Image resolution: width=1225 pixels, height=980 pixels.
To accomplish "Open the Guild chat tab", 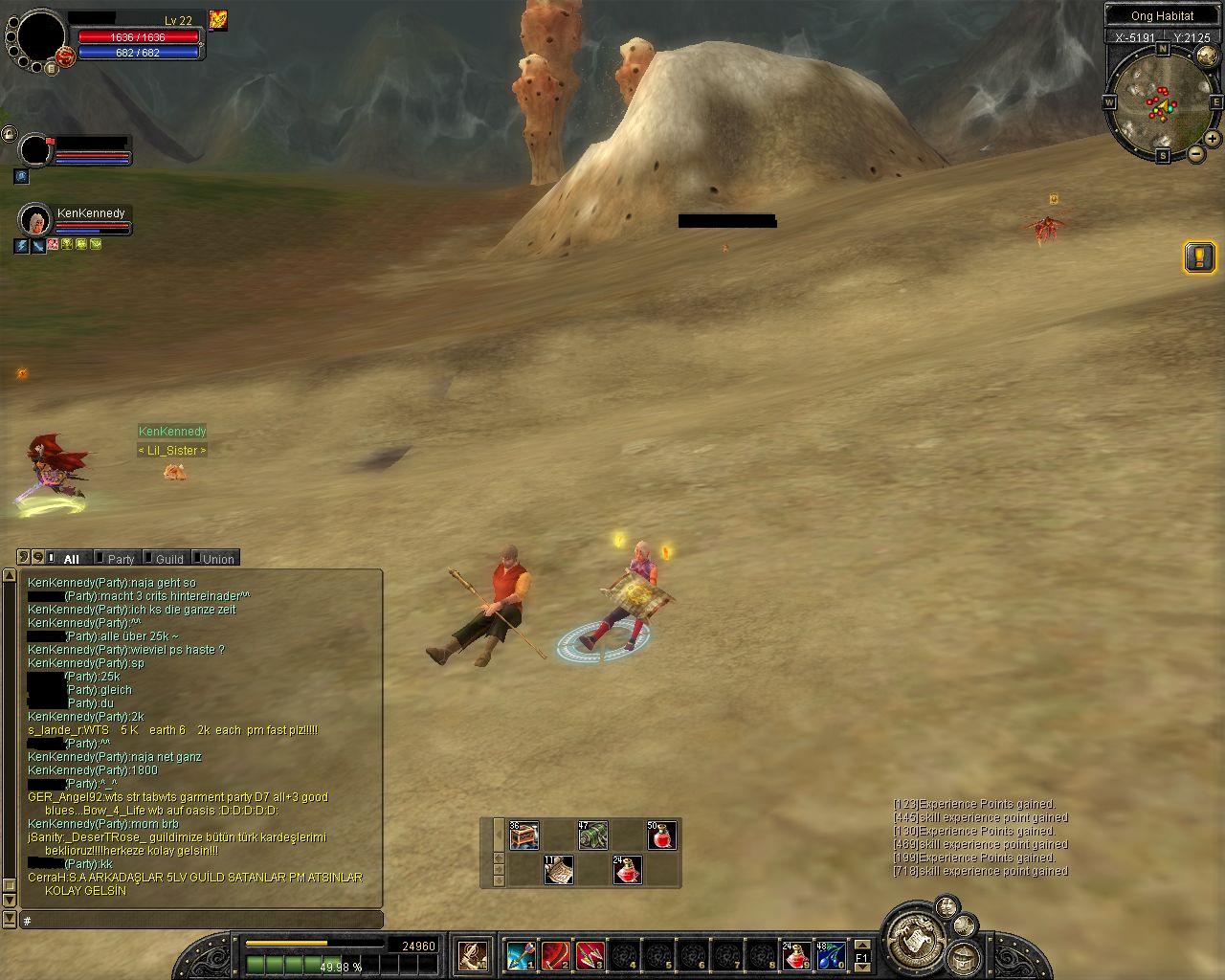I will [167, 559].
